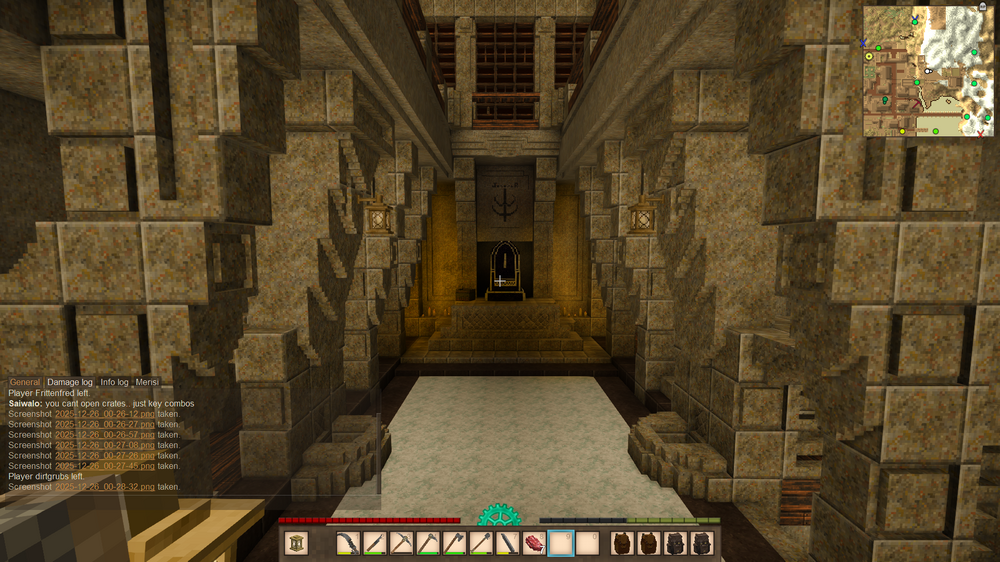Switch to the General chat tab
Image resolution: width=1000 pixels, height=562 pixels.
25,382
